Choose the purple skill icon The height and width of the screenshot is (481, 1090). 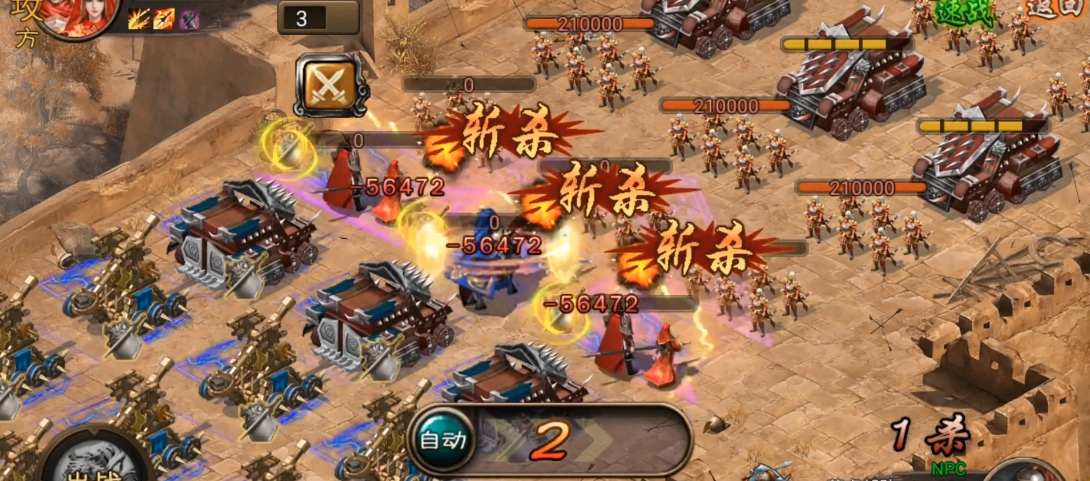189,18
